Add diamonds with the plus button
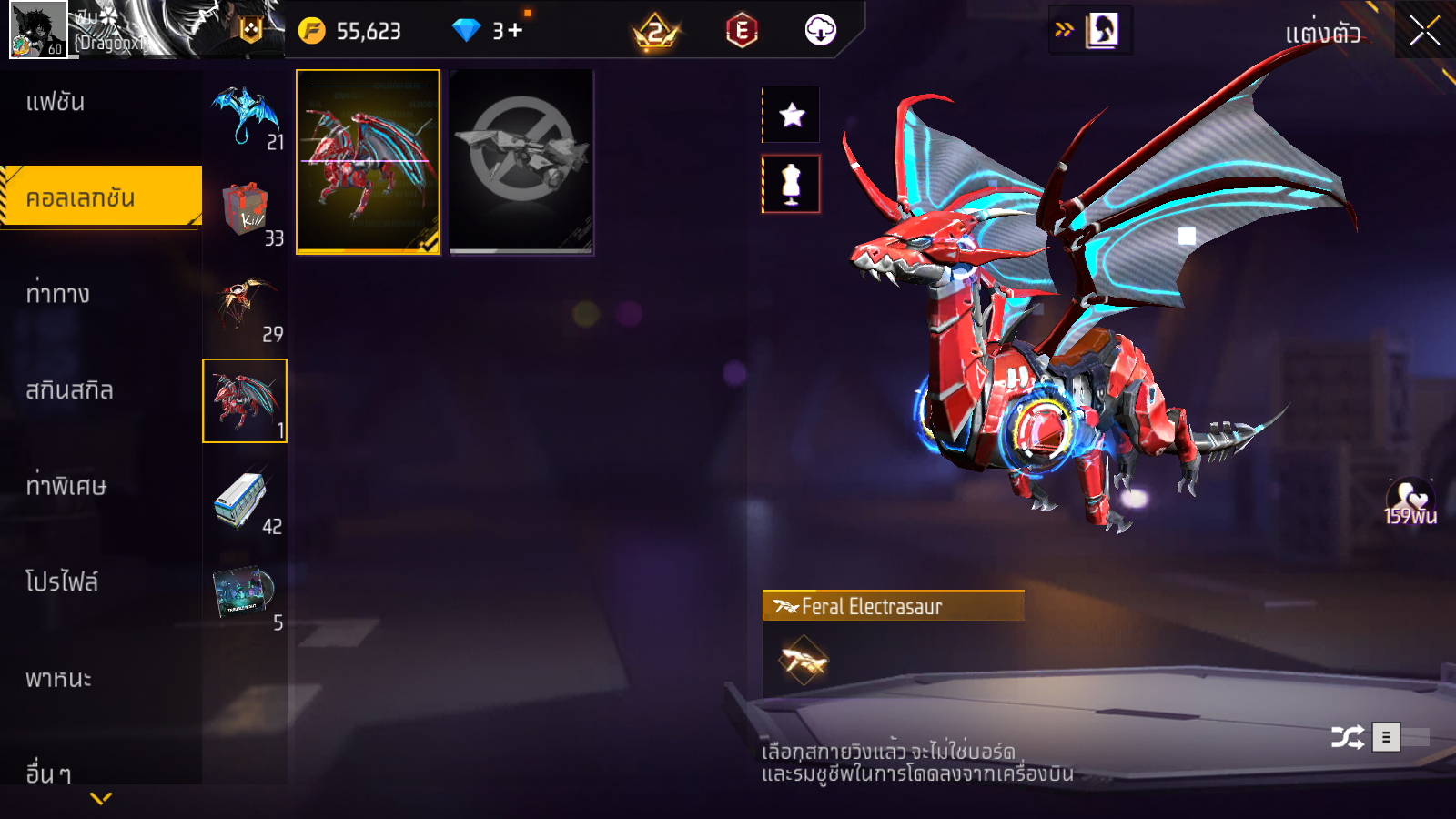The height and width of the screenshot is (819, 1456). tap(515, 31)
